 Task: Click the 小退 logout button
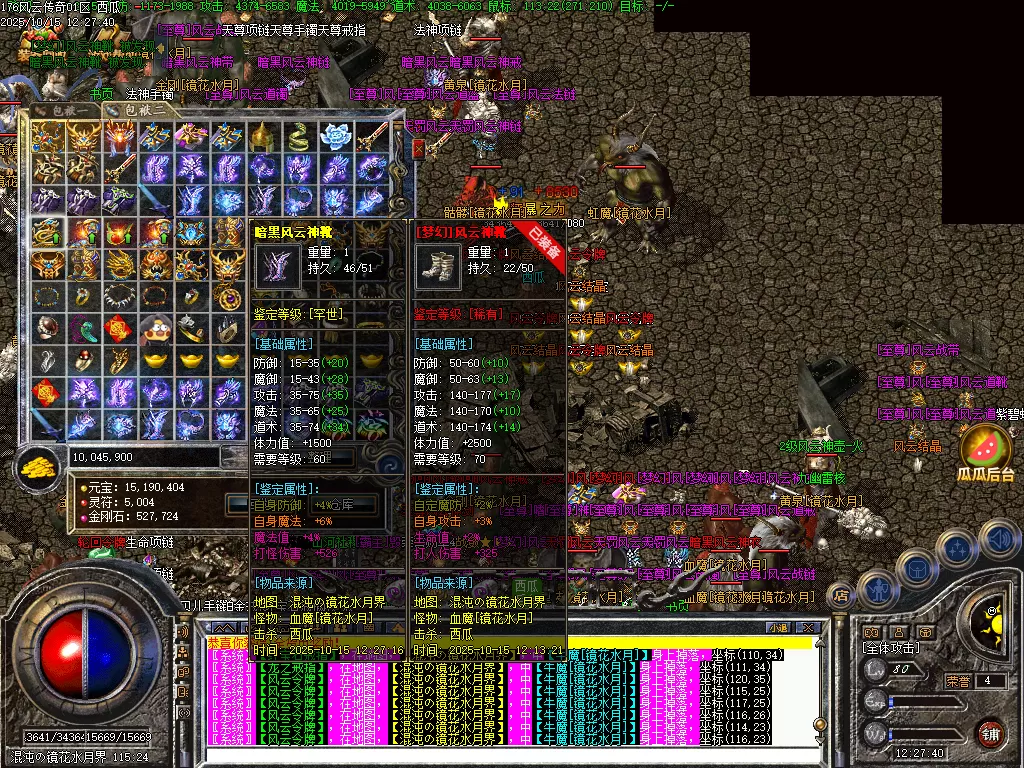[x=778, y=628]
